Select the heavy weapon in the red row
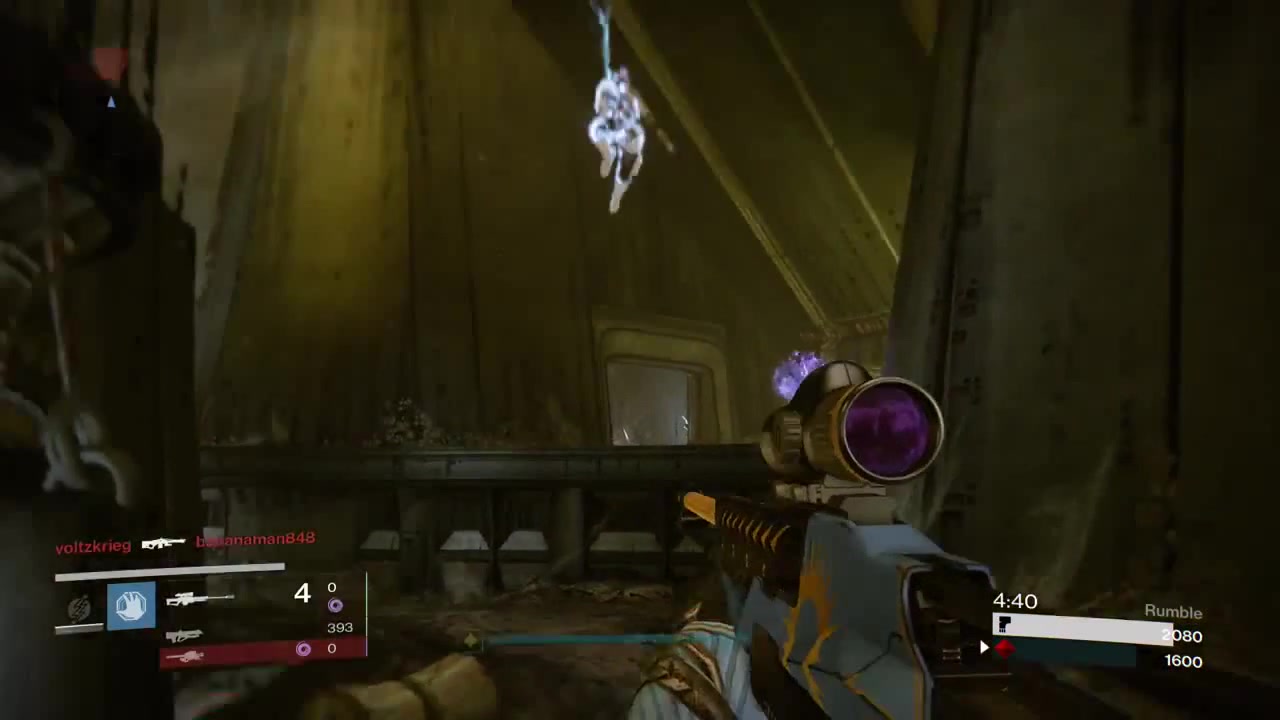Viewport: 1280px width, 720px height. (x=185, y=656)
